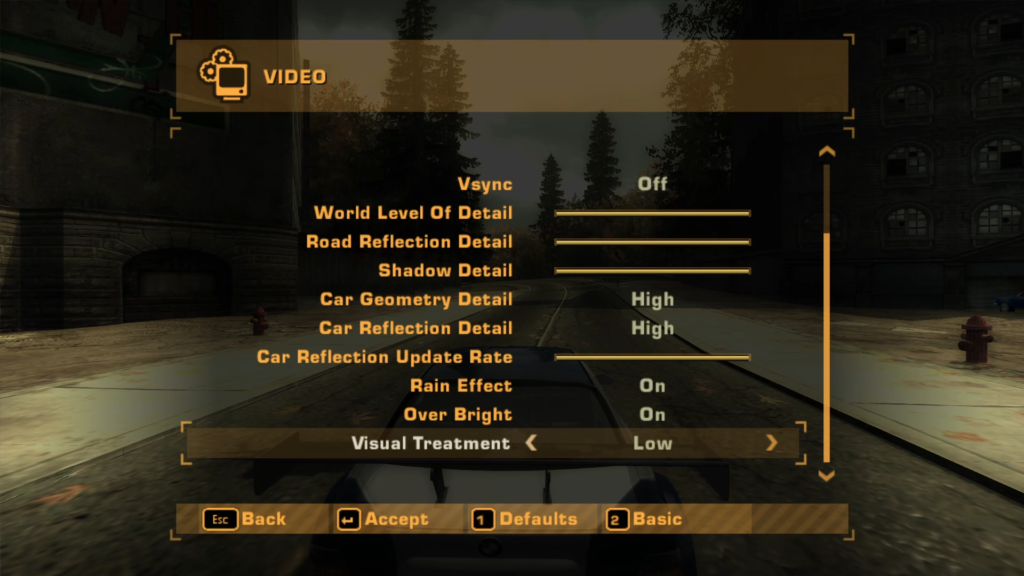1024x576 pixels.
Task: Click the scrollbar up arrow
Action: (826, 152)
